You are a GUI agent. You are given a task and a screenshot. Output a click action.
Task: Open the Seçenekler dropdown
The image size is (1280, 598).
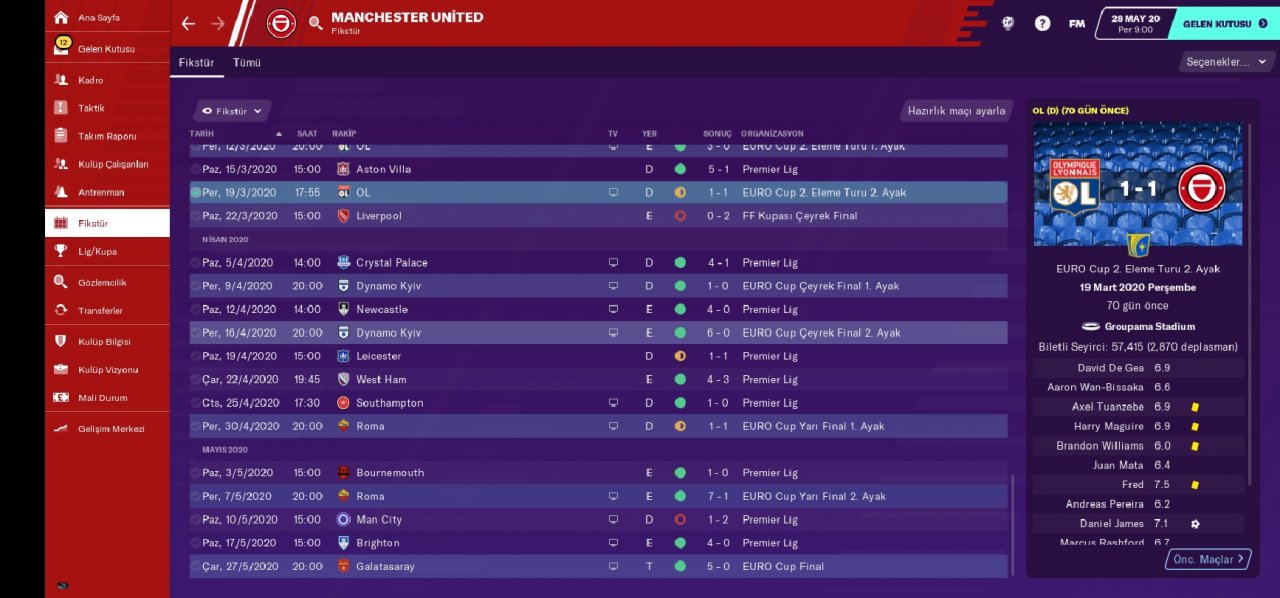[x=1224, y=62]
